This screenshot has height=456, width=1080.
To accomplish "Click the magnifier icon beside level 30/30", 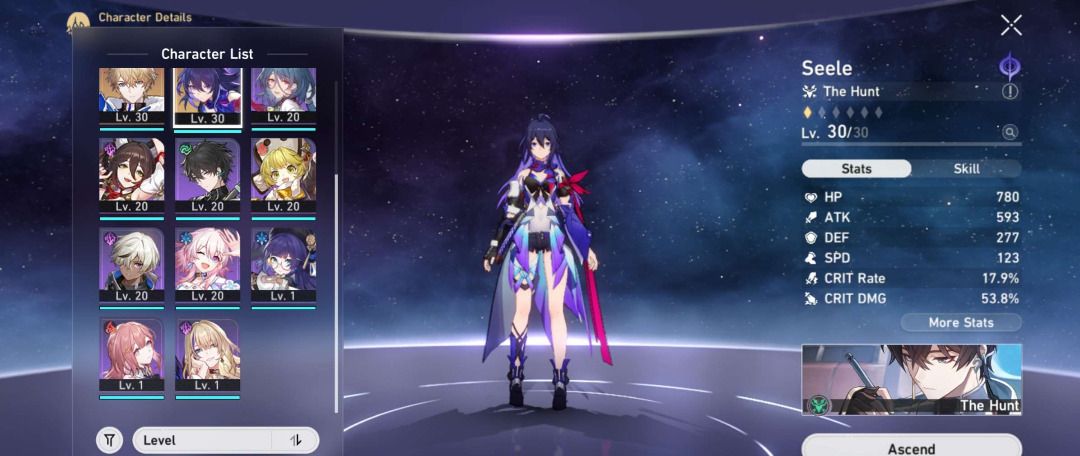I will click(1010, 132).
